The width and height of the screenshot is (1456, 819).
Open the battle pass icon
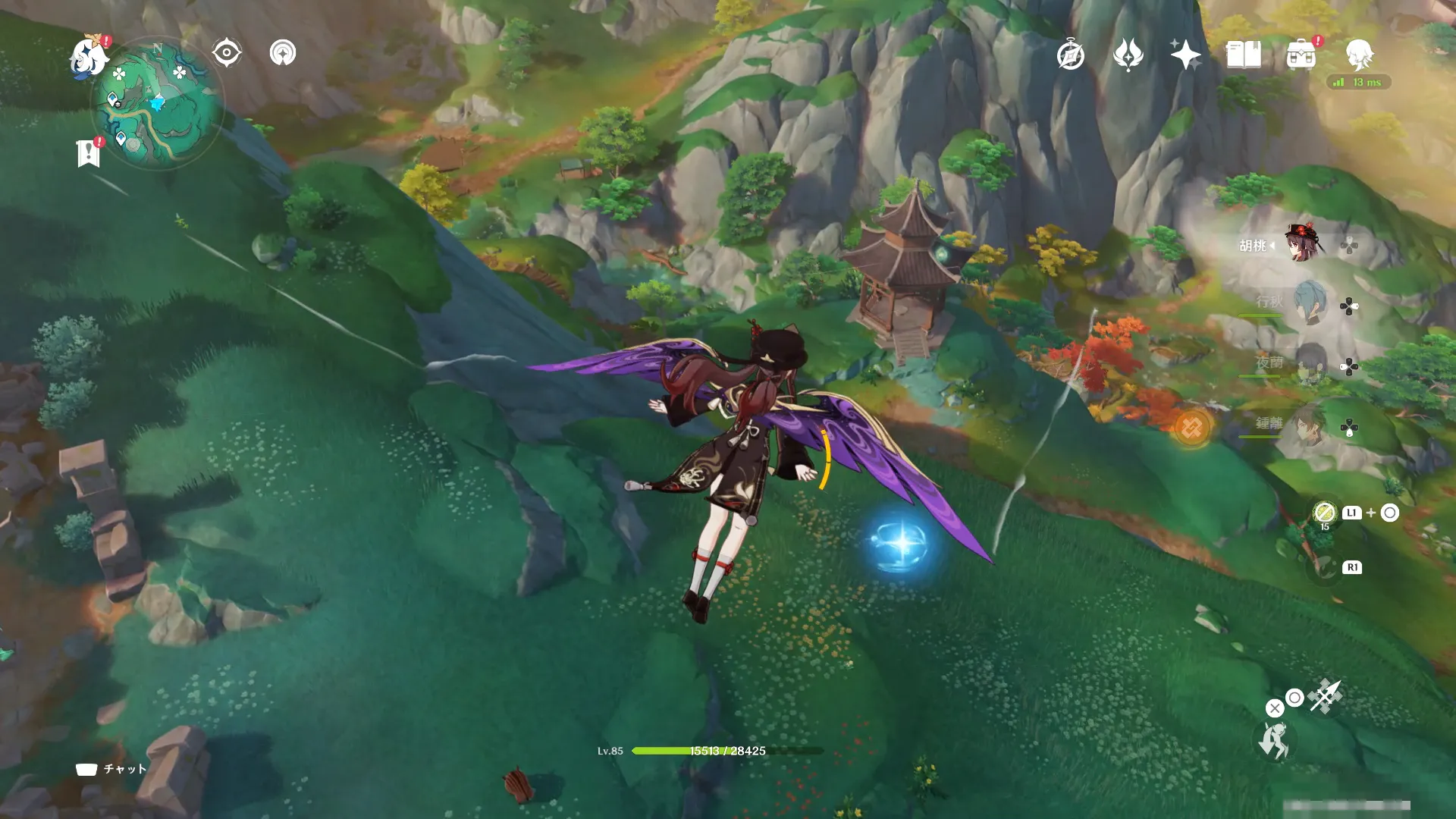coord(1128,55)
